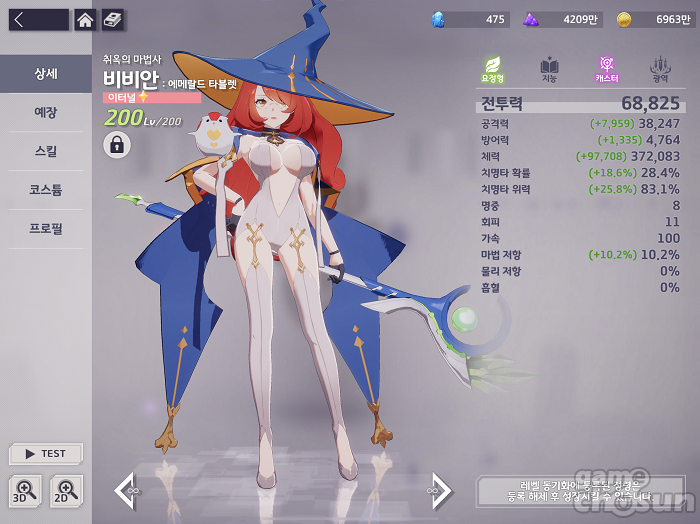Image resolution: width=700 pixels, height=524 pixels.
Task: Open the gold coin currency counter
Action: pos(653,19)
